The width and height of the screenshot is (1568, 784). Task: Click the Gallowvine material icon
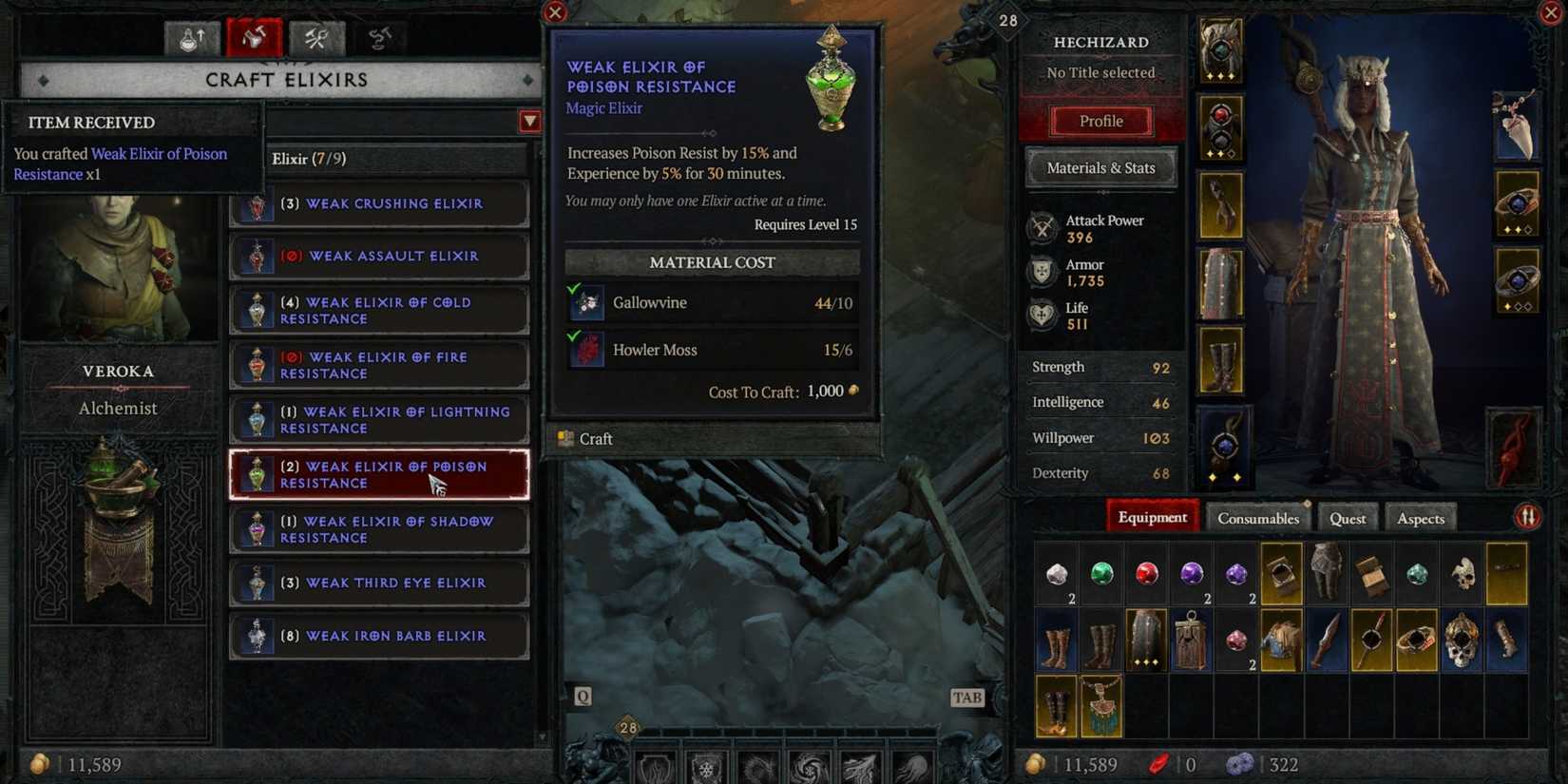tap(586, 302)
